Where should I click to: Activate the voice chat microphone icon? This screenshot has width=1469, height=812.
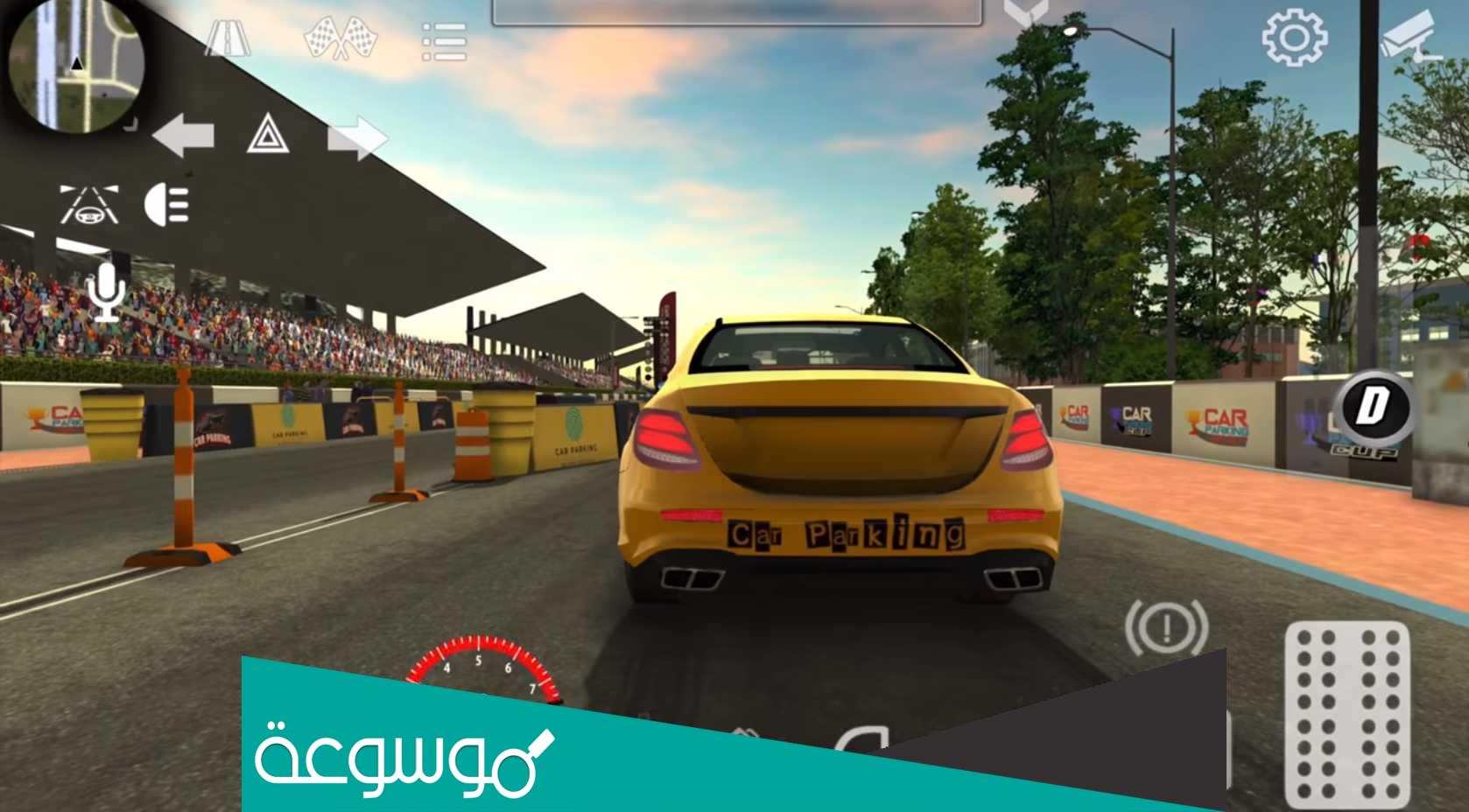107,291
